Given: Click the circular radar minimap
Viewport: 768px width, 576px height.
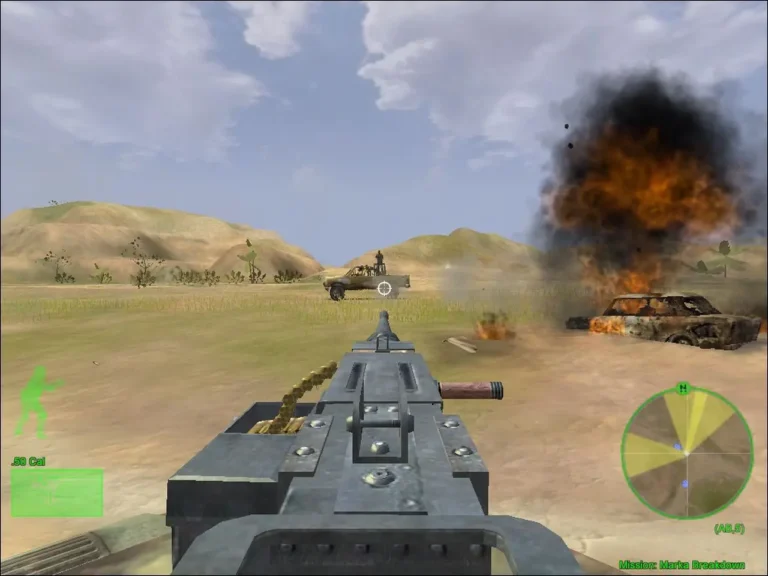Looking at the screenshot, I should click(x=686, y=453).
